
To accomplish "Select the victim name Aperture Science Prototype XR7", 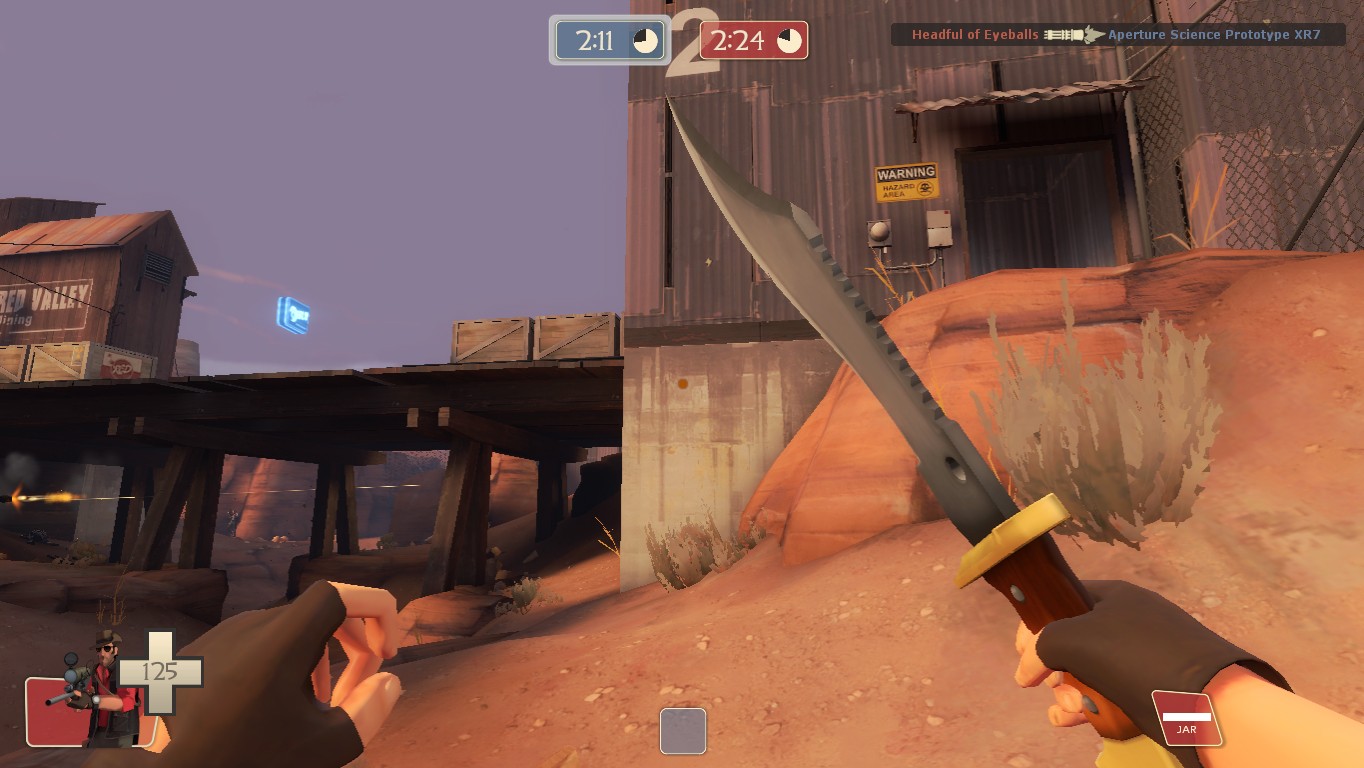I will coord(1215,34).
